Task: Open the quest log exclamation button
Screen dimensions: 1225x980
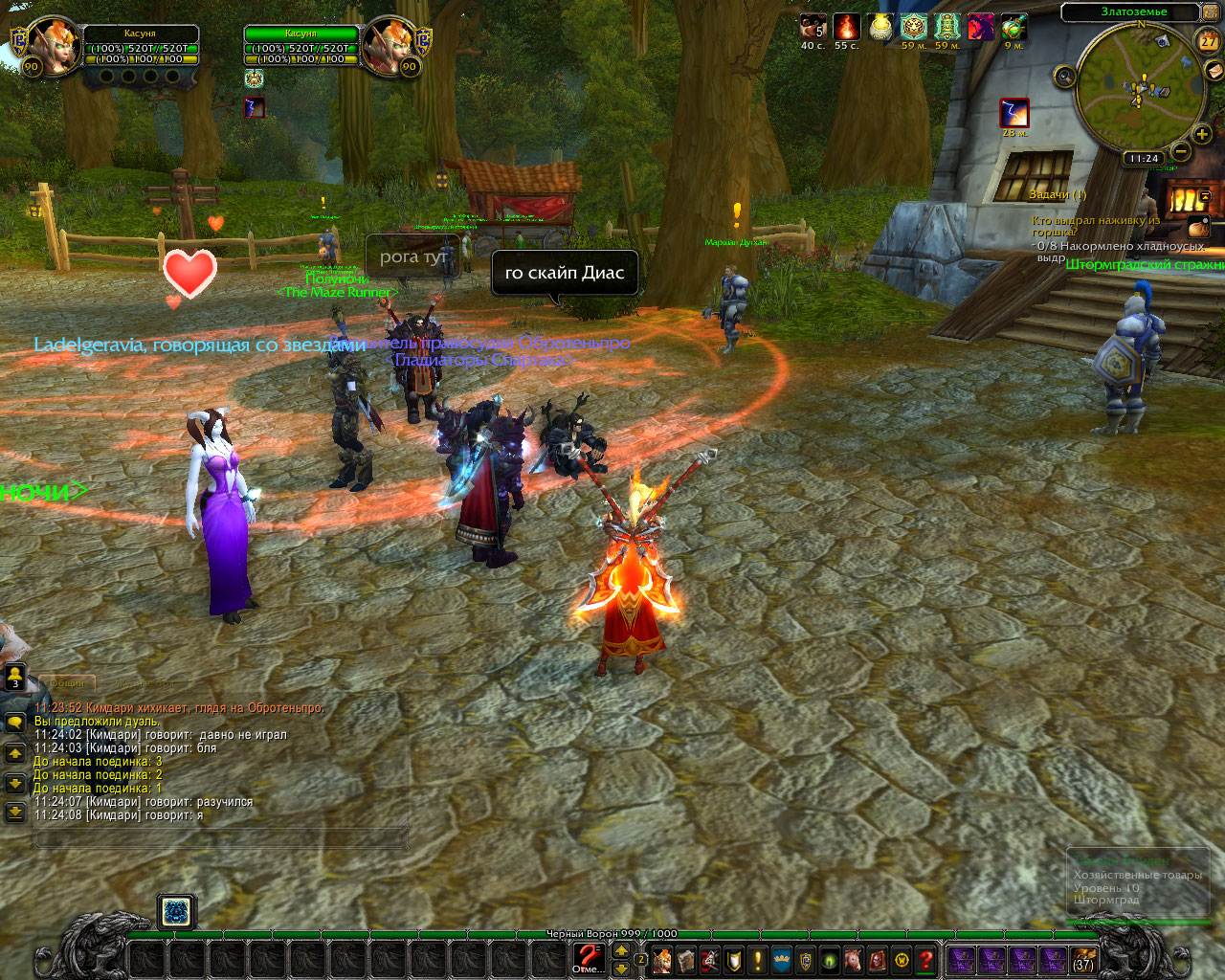Action: (757, 959)
